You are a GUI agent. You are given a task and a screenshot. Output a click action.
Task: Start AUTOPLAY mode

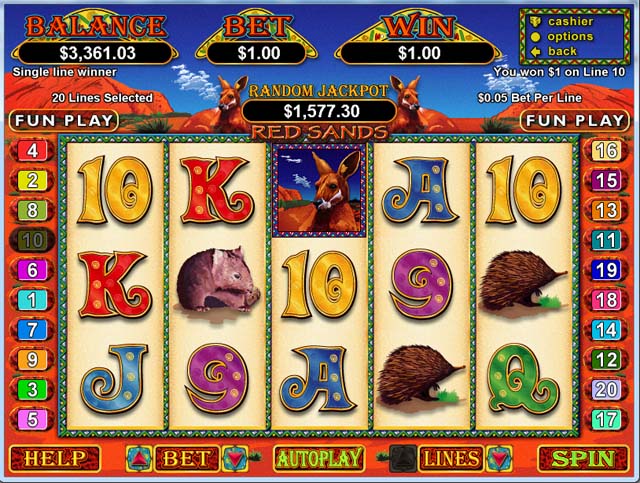(318, 459)
